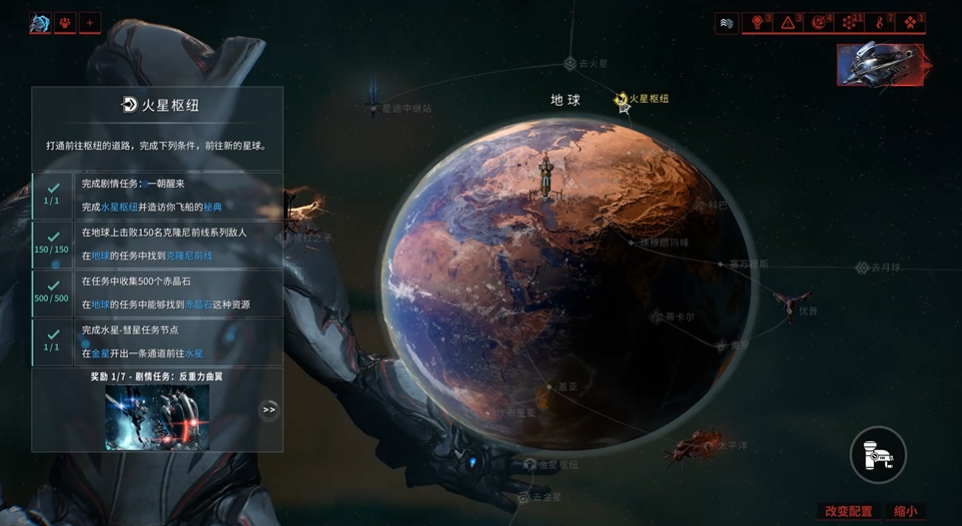The width and height of the screenshot is (962, 526).
Task: Click the 缩小 zoom-out button
Action: [905, 511]
